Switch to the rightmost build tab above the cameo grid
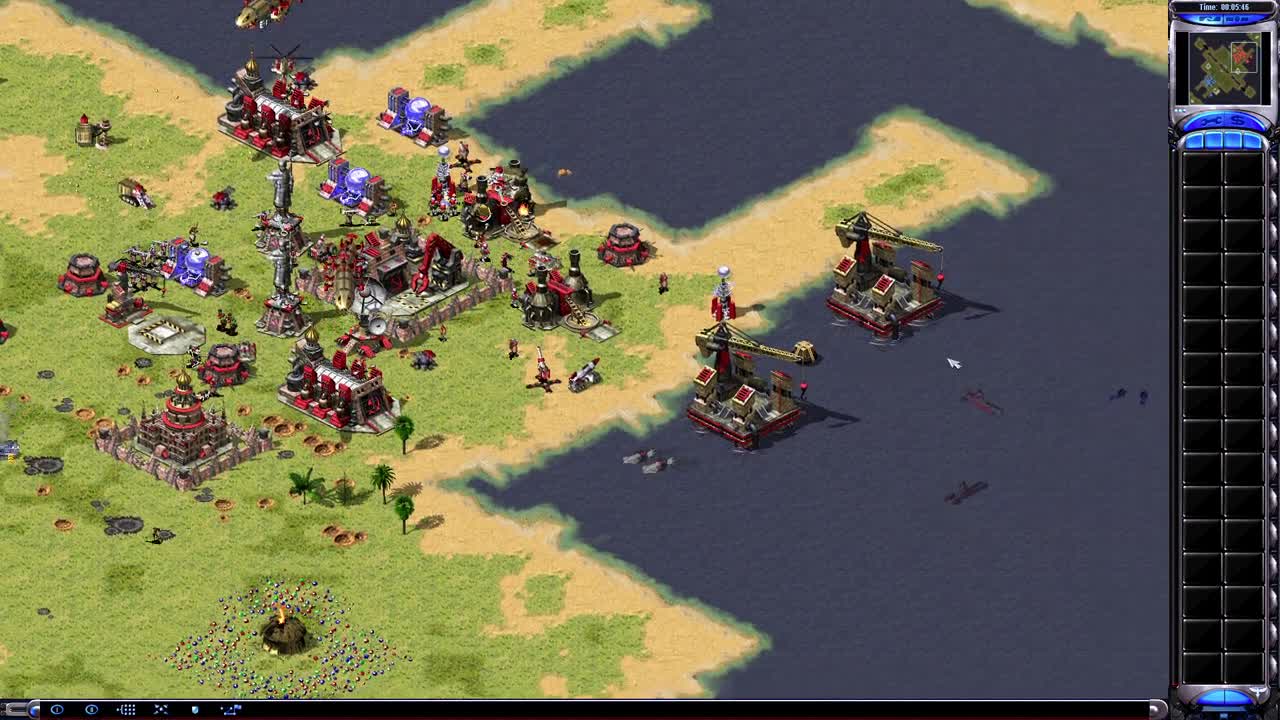 point(1252,141)
